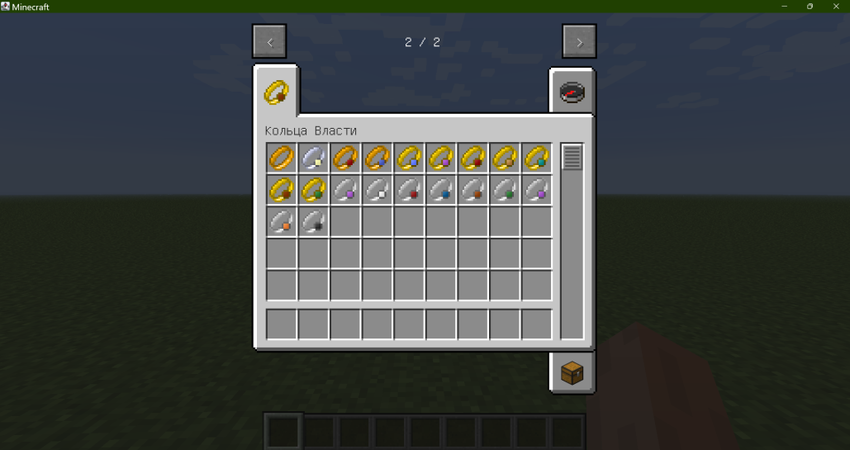
Task: Open the compass search items tab
Action: (571, 93)
